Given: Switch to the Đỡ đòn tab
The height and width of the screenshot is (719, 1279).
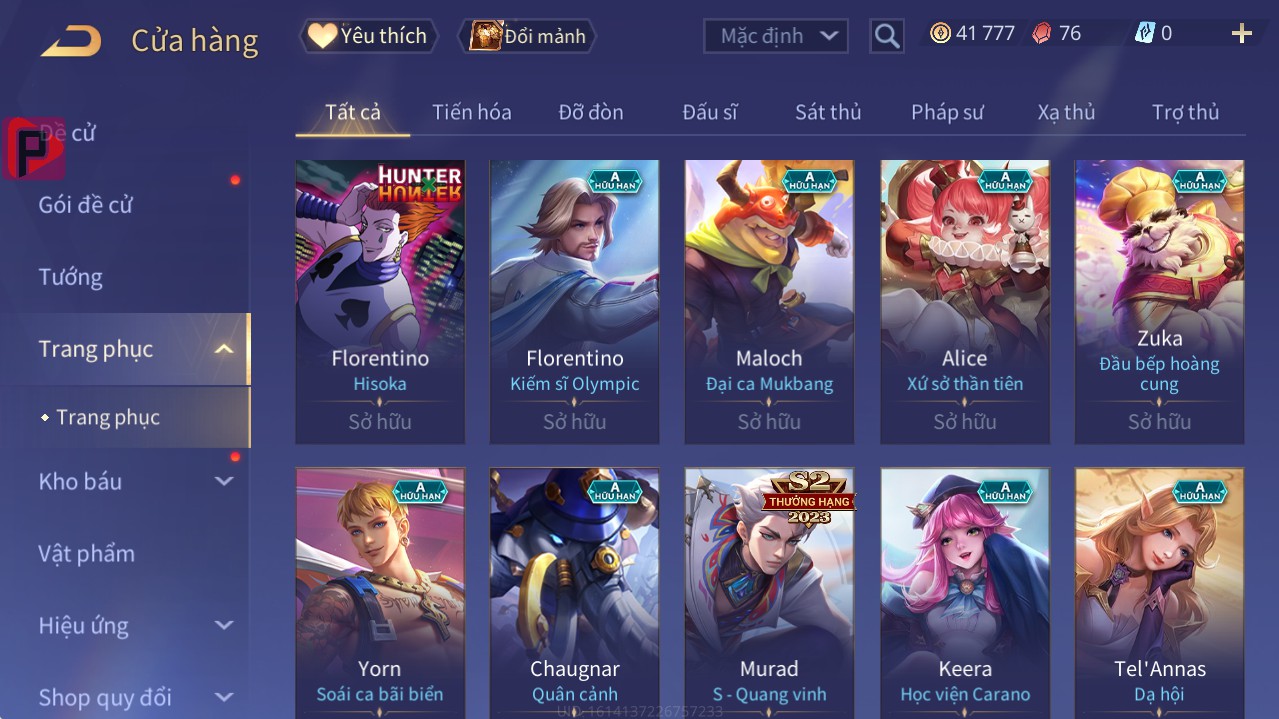Looking at the screenshot, I should (590, 112).
